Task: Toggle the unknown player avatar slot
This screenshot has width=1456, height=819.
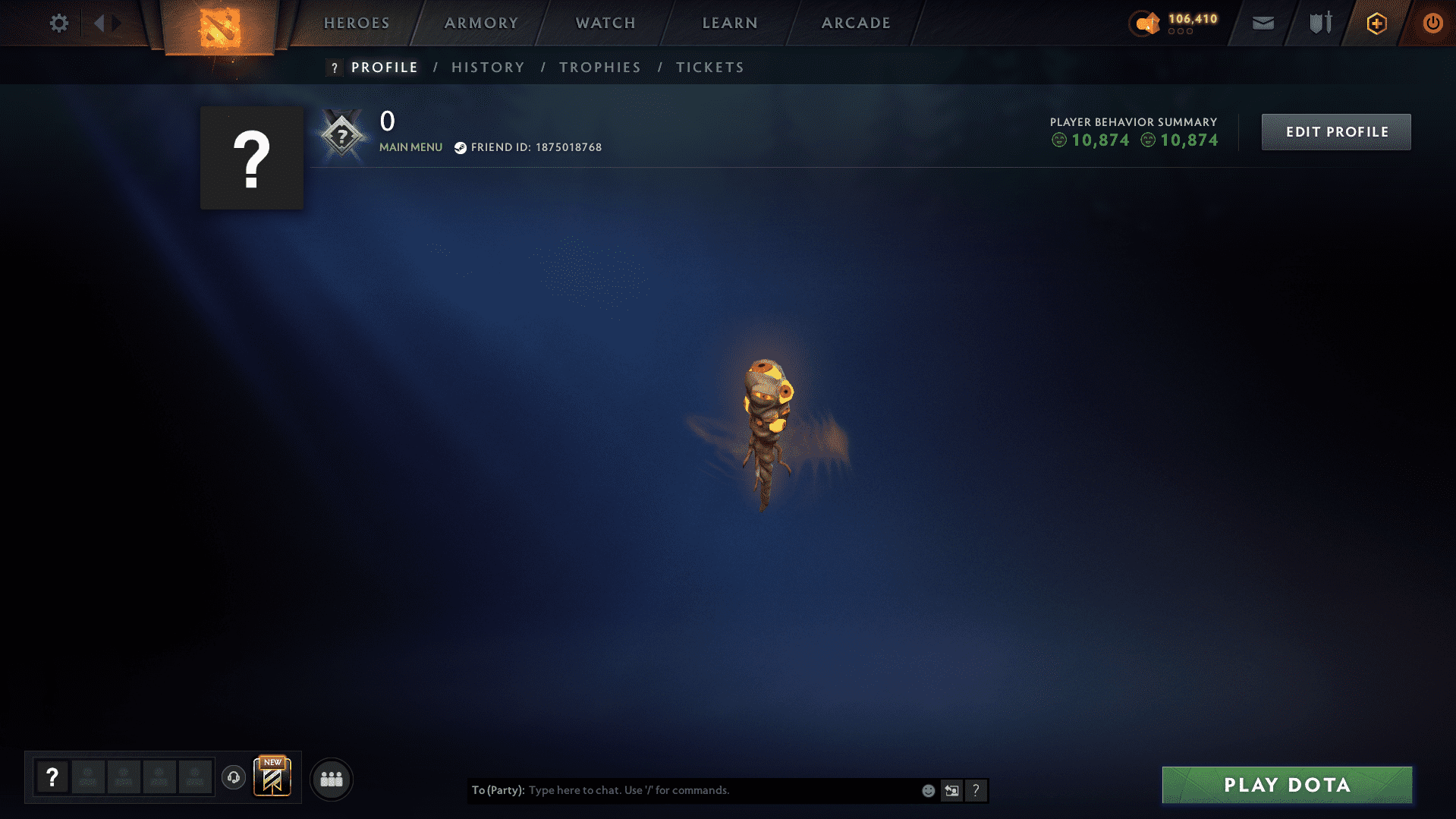Action: point(52,778)
